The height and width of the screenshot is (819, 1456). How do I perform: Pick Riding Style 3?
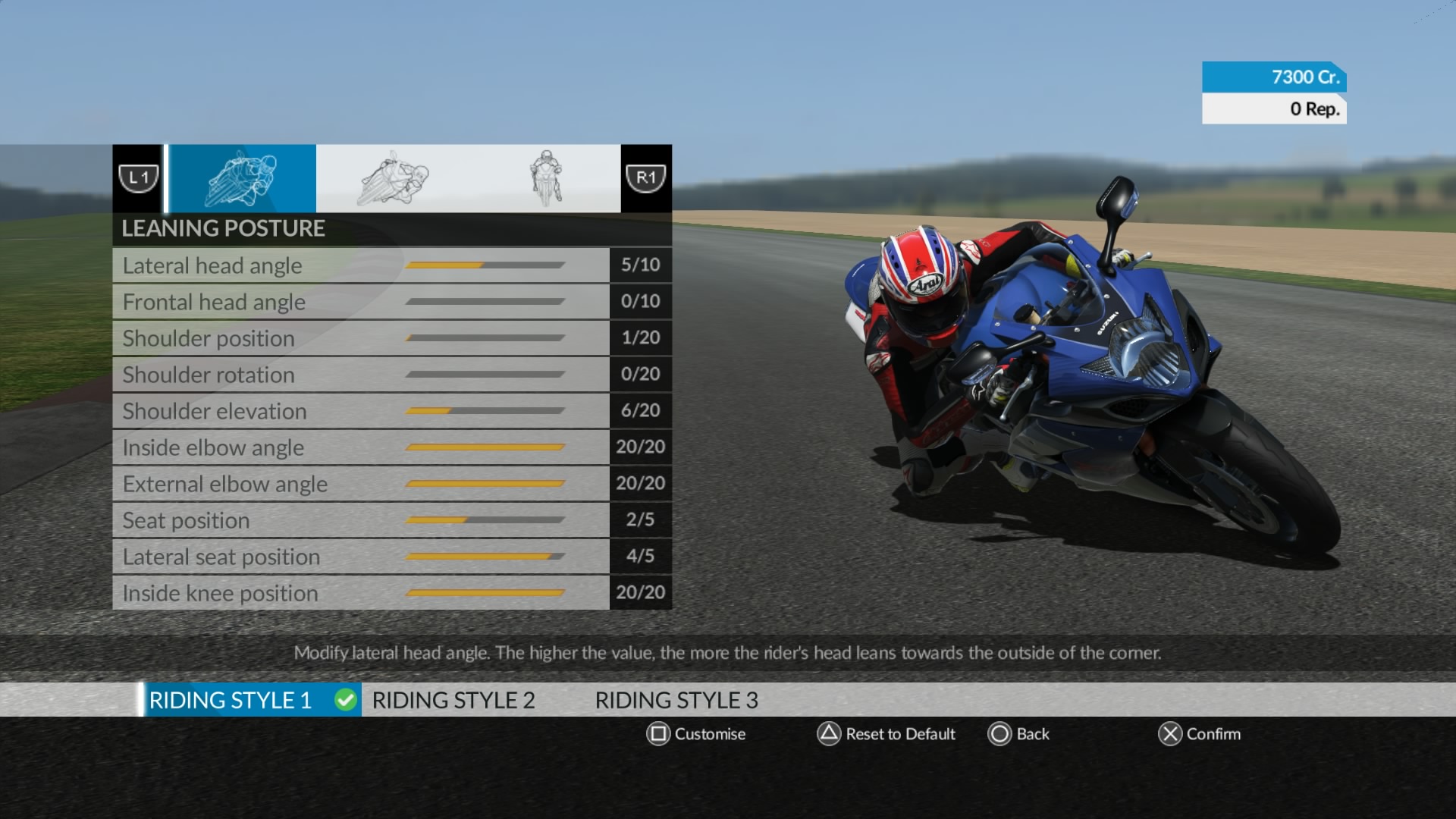676,700
